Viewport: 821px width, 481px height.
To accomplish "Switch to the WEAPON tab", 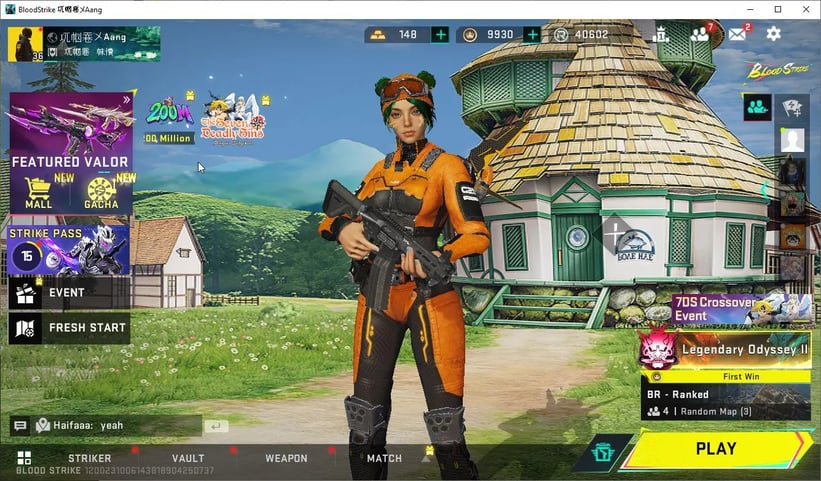I will 286,459.
